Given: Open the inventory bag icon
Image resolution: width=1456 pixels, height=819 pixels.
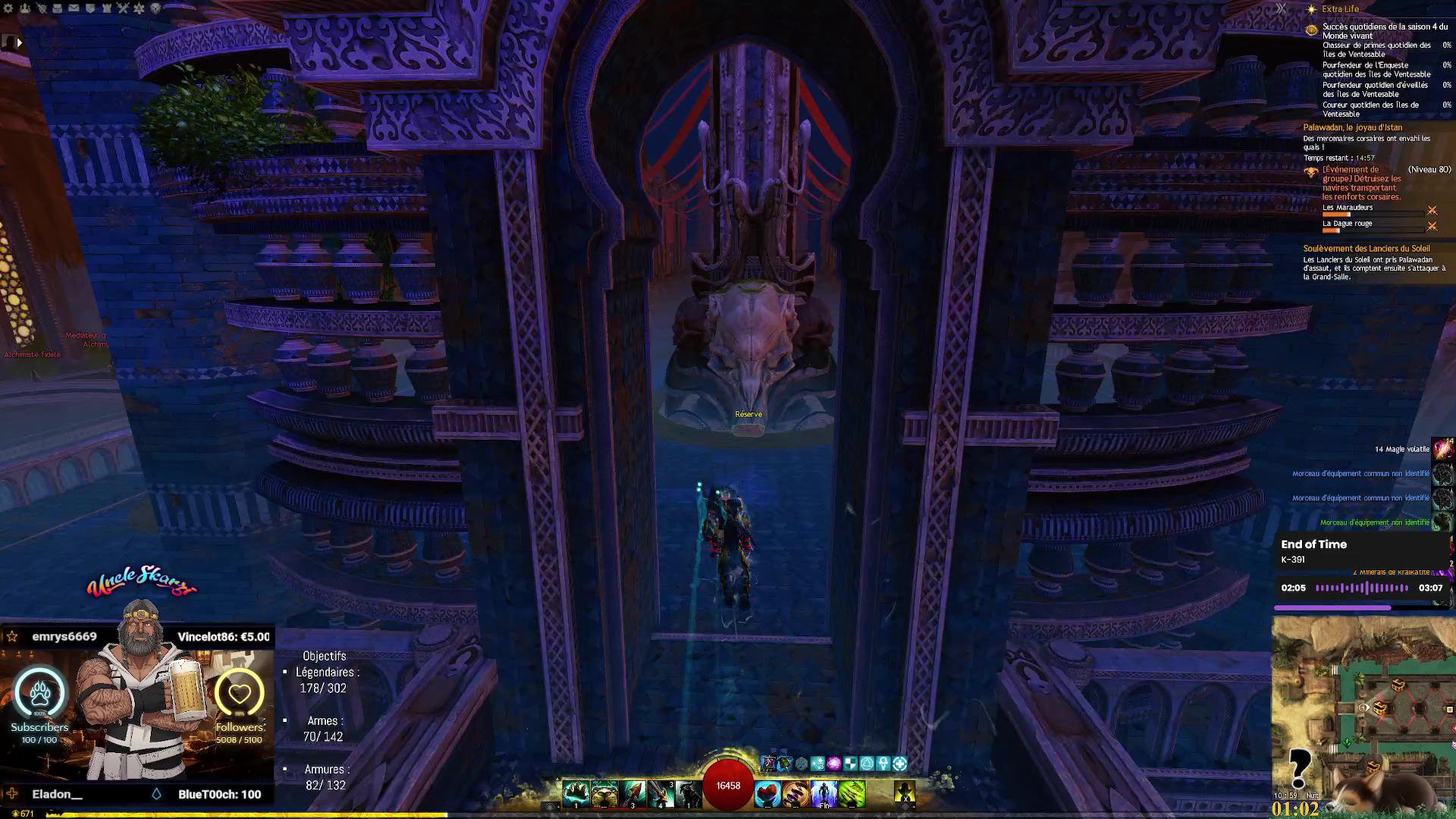Looking at the screenshot, I should [57, 8].
